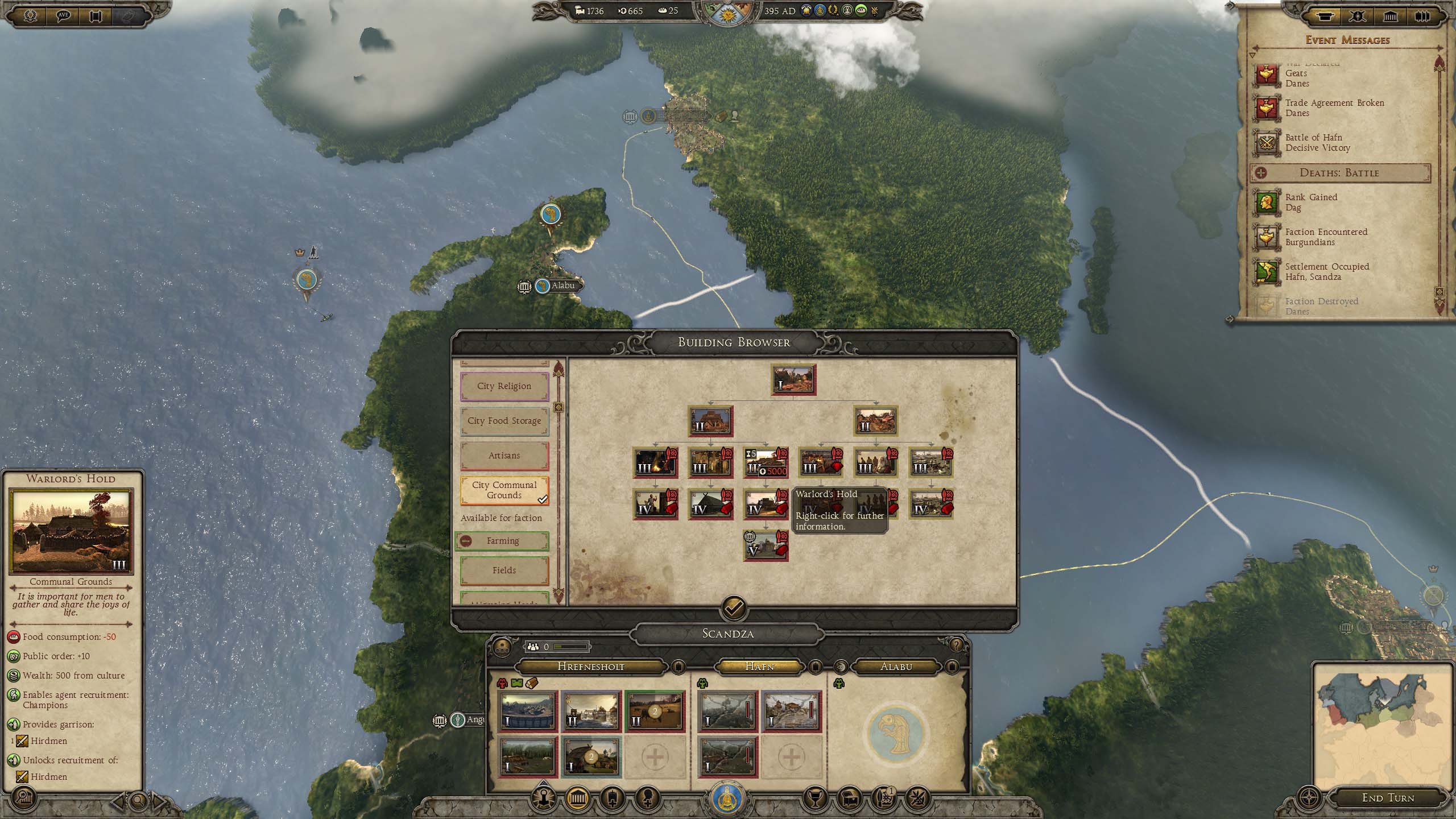
Task: Confirm and close the Building Browser
Action: (734, 608)
